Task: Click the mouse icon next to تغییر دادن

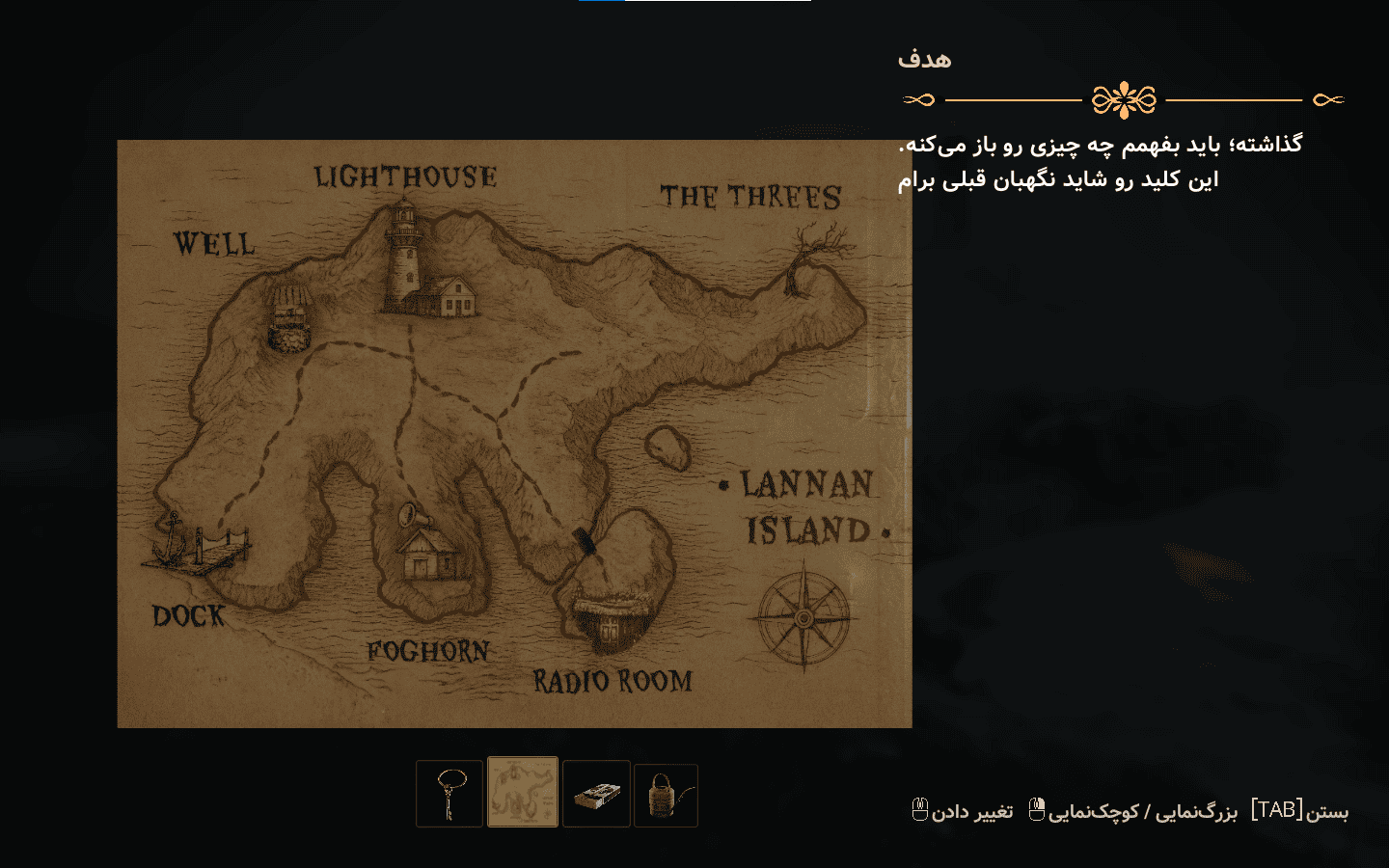Action: [918, 810]
